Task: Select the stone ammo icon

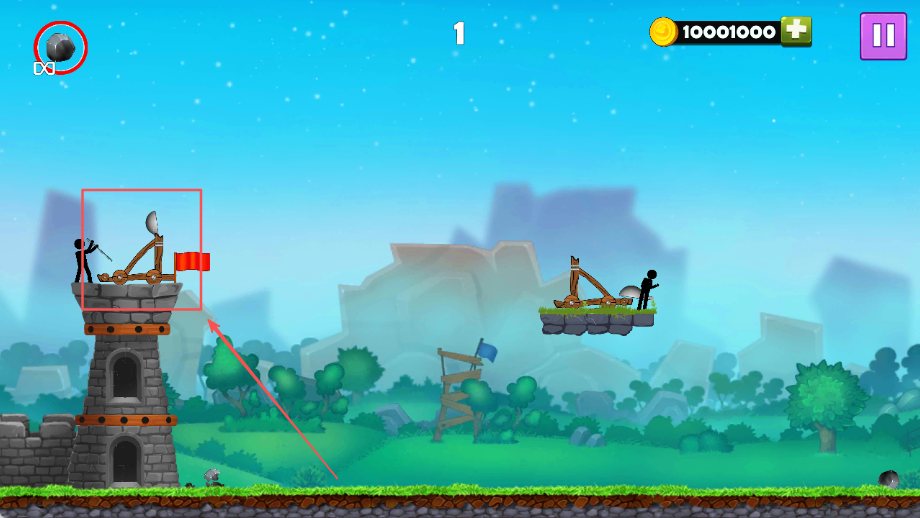Action: [61, 46]
